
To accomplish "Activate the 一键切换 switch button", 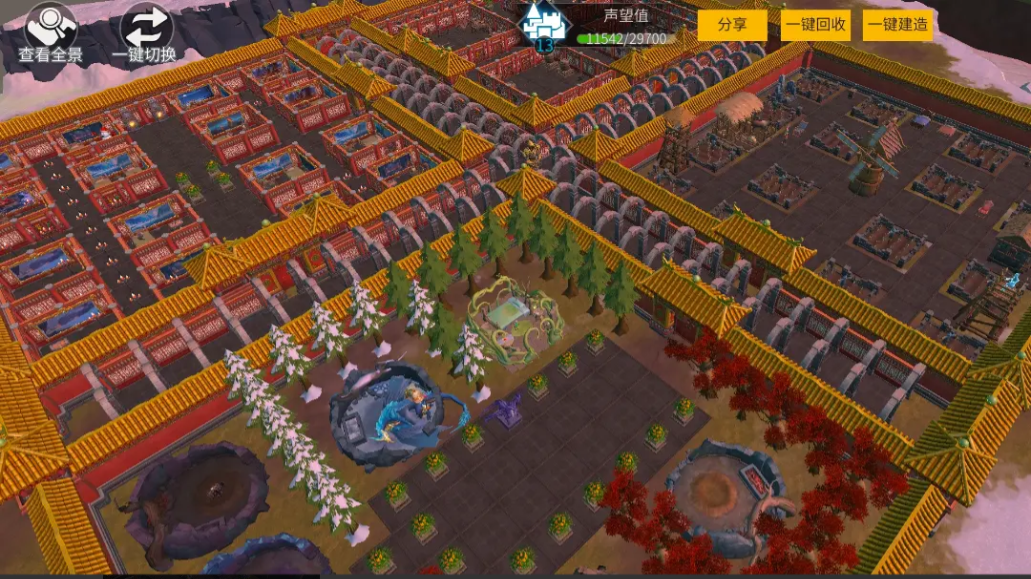I will click(146, 30).
